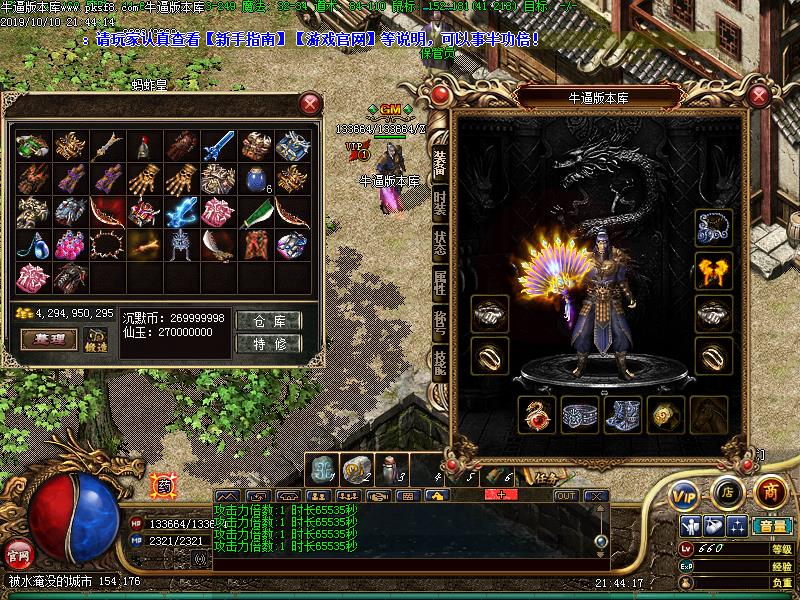The height and width of the screenshot is (600, 800).
Task: Click the 整理 sort button
Action: [49, 340]
